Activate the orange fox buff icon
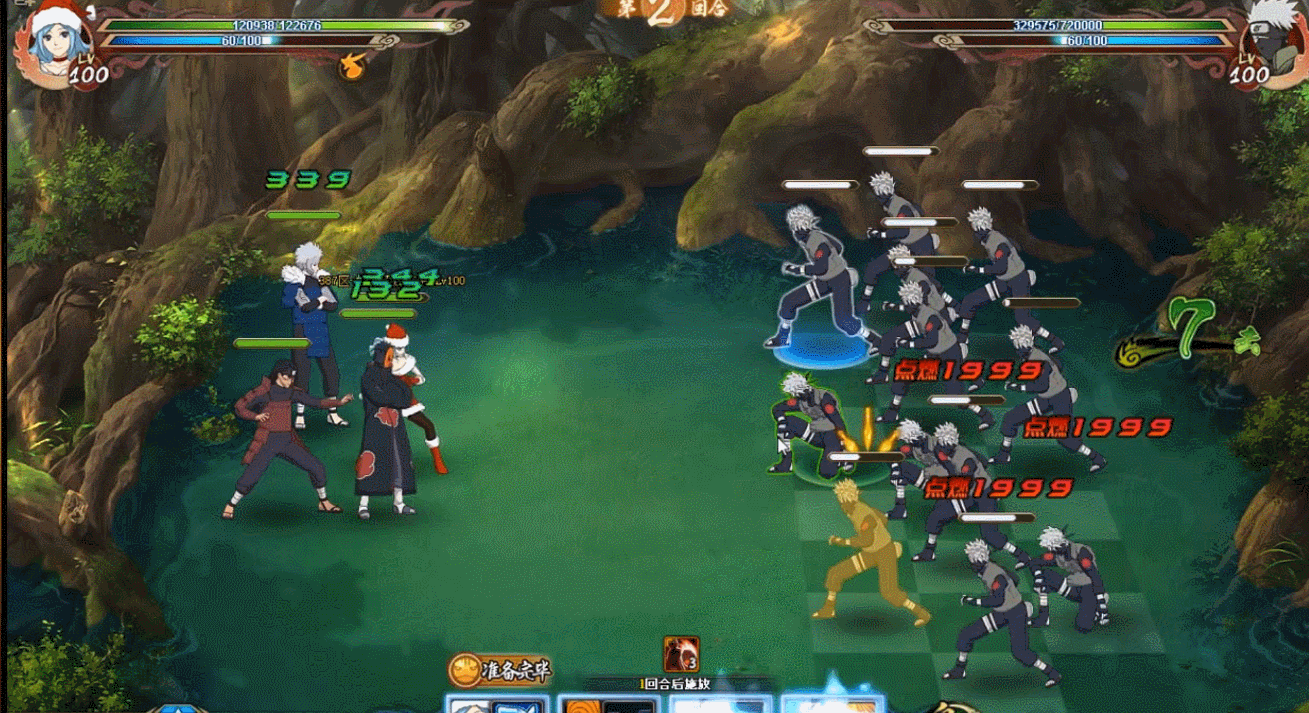Viewport: 1309px width, 713px height. coord(351,66)
